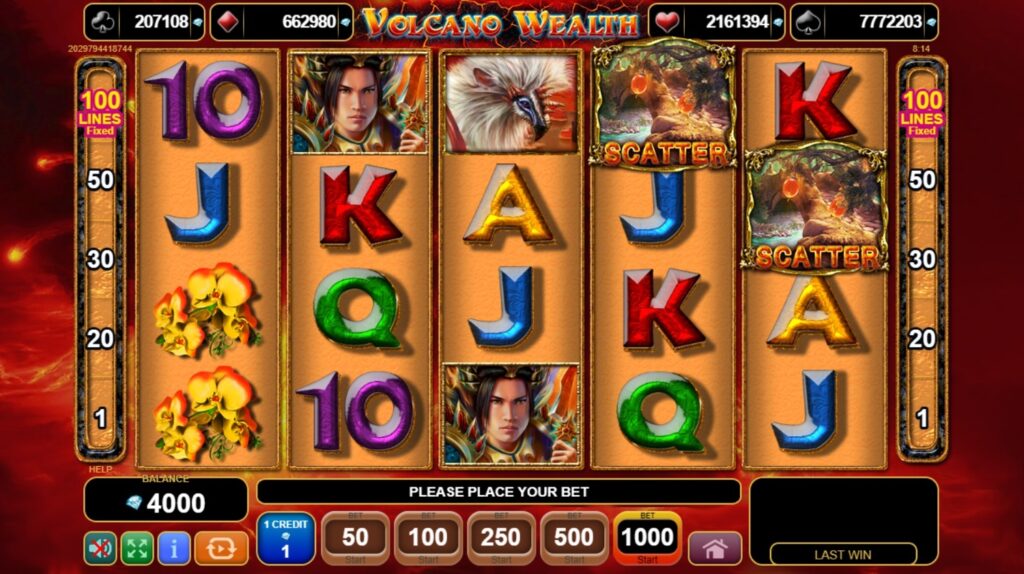Select the 500 bet button
The image size is (1024, 574).
pos(574,539)
